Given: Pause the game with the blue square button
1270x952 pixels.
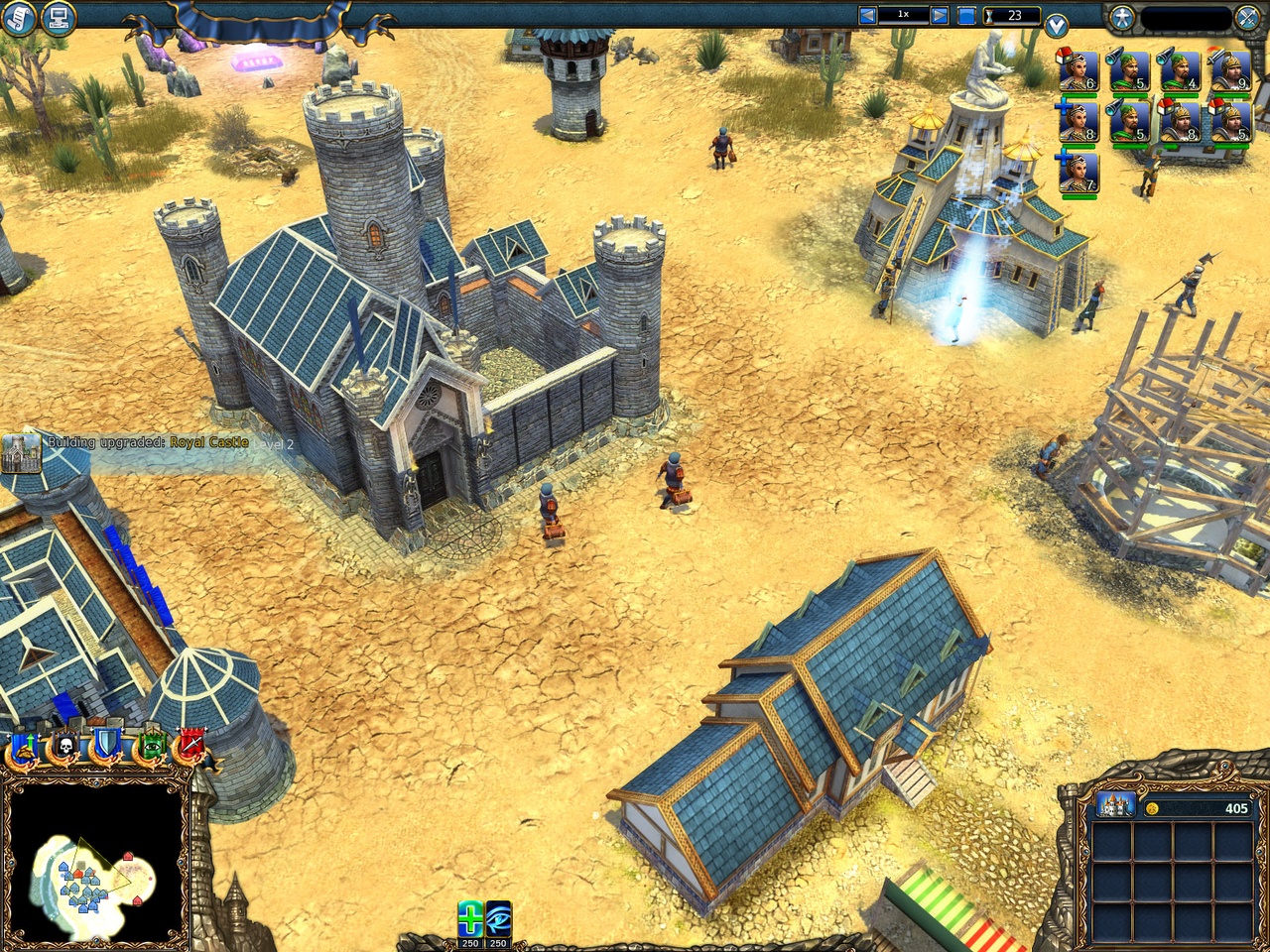Looking at the screenshot, I should tap(967, 15).
